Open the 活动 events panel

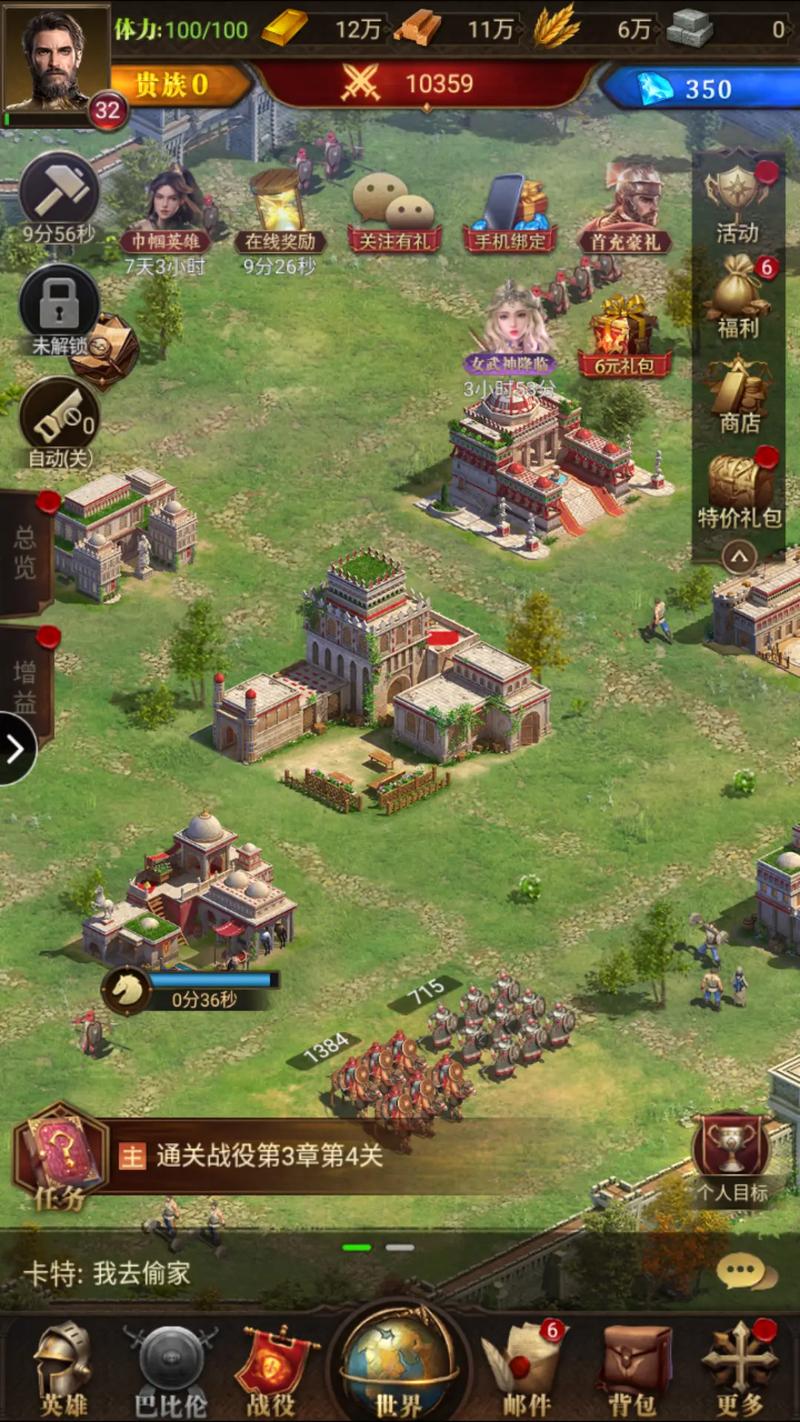click(738, 200)
